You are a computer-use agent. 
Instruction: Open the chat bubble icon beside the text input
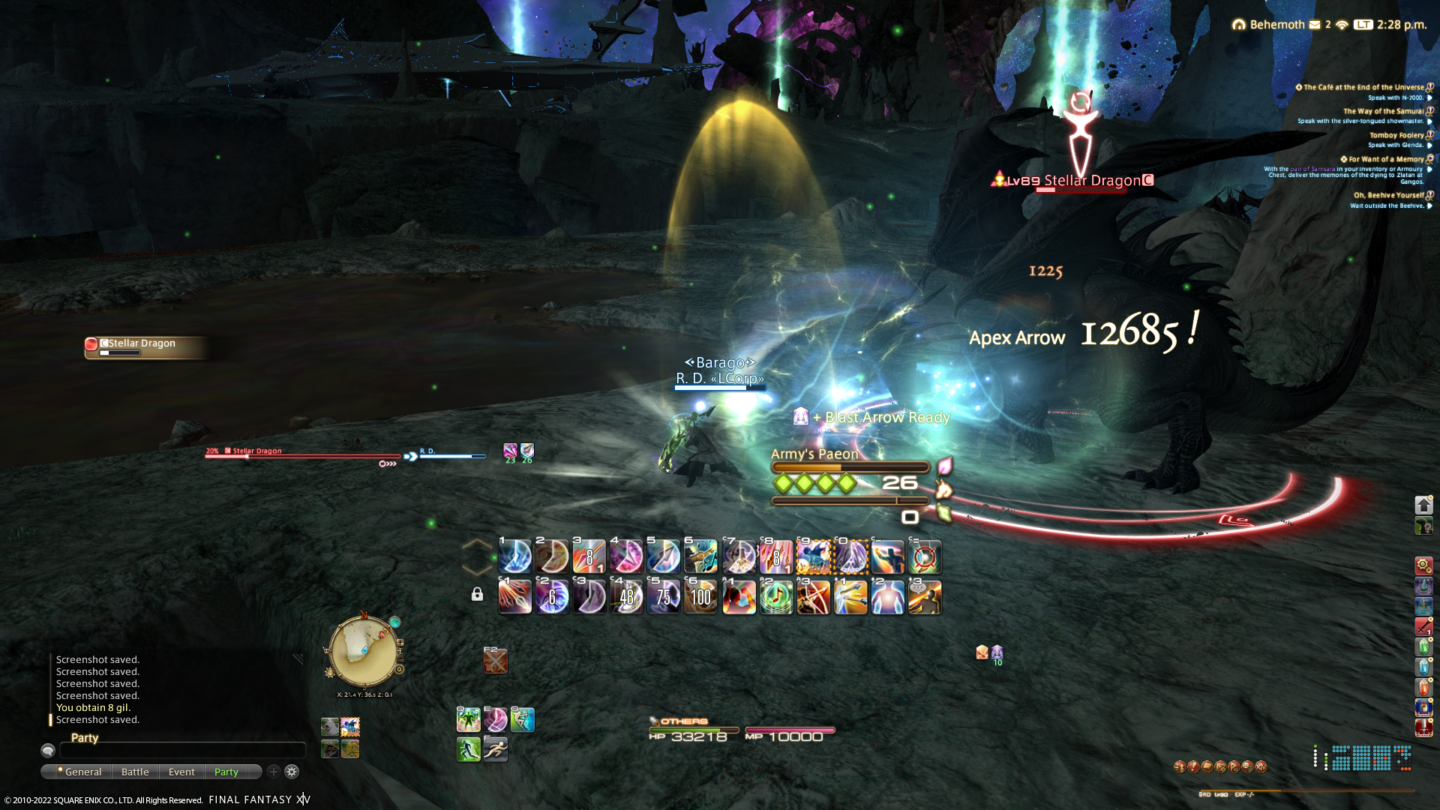tap(48, 750)
